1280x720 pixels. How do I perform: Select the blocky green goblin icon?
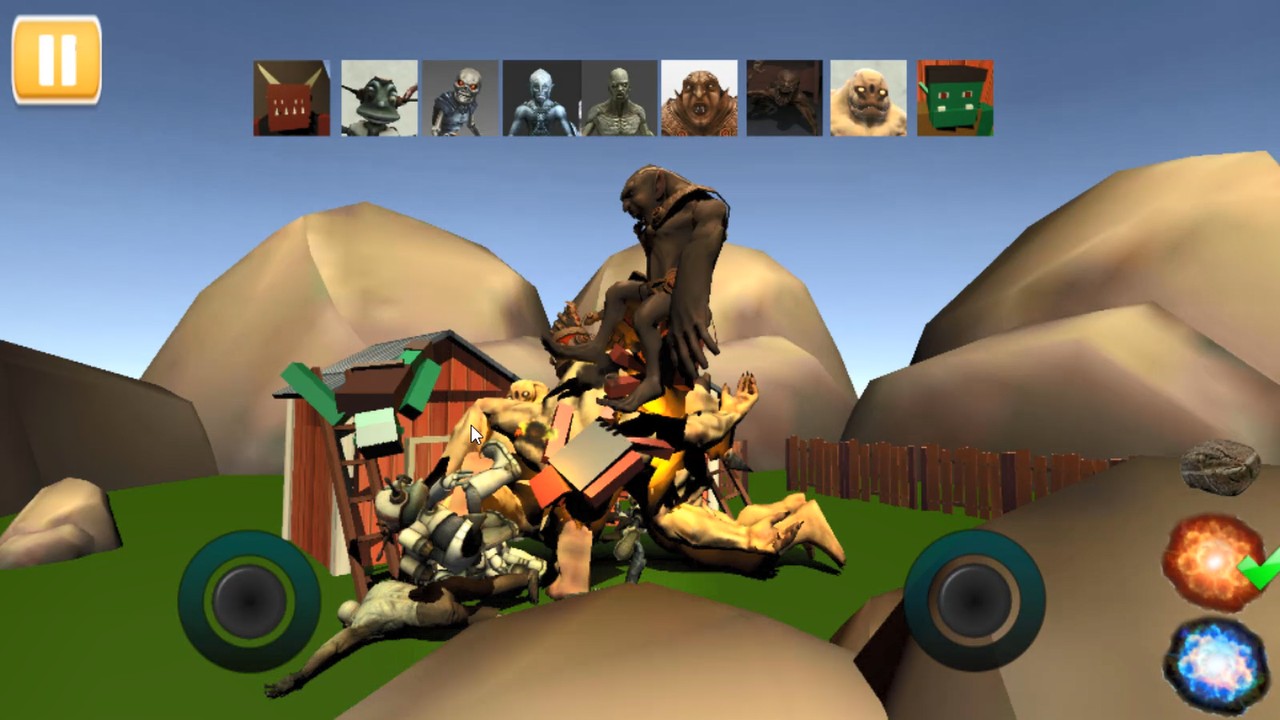click(952, 97)
